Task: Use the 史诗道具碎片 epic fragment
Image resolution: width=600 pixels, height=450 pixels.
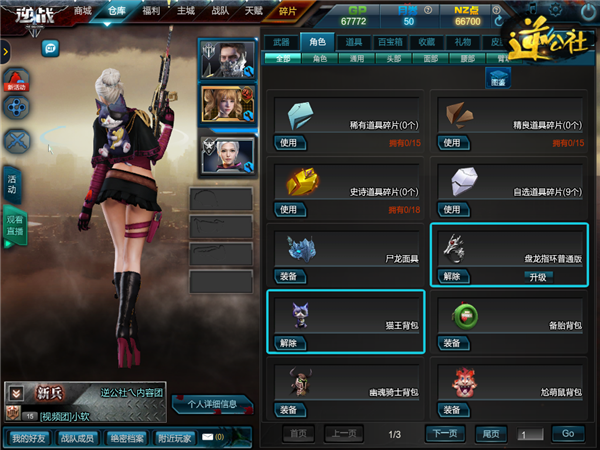Action: [288, 210]
